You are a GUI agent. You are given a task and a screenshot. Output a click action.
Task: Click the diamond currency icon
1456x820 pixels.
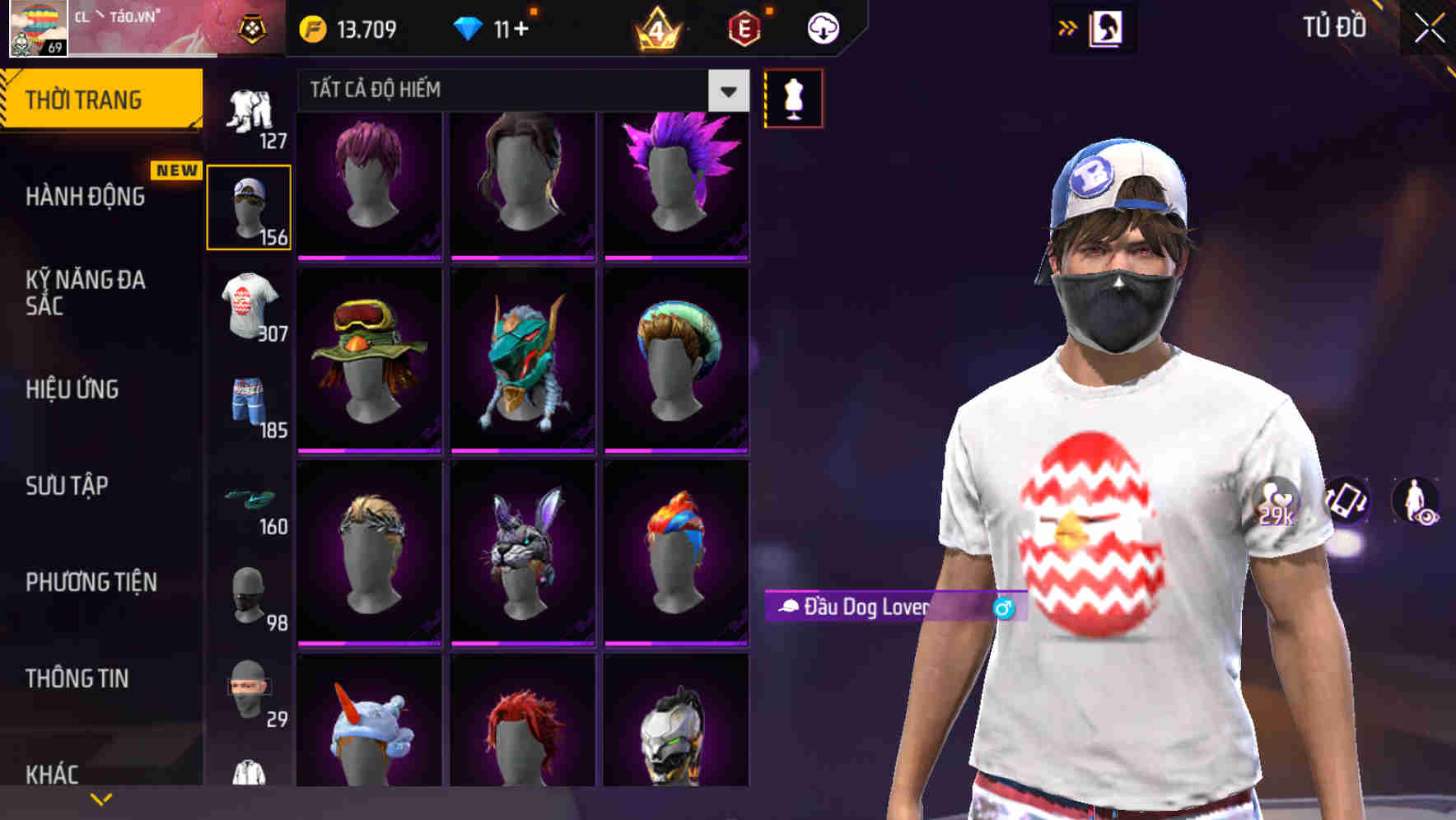(469, 26)
